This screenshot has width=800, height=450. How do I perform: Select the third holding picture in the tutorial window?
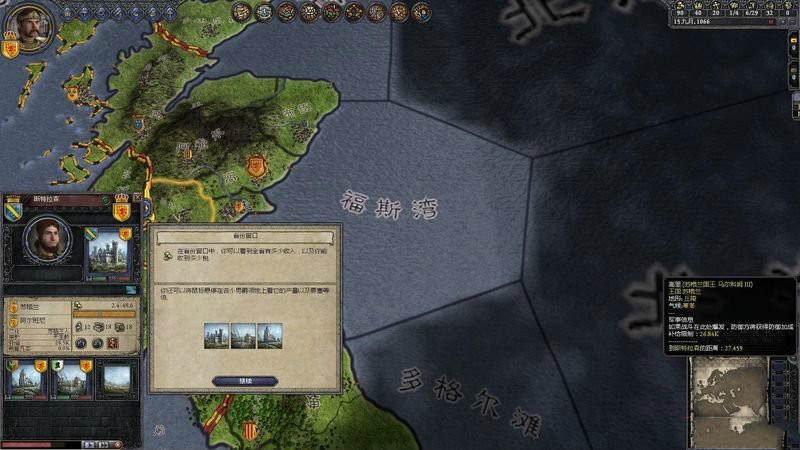coord(270,335)
